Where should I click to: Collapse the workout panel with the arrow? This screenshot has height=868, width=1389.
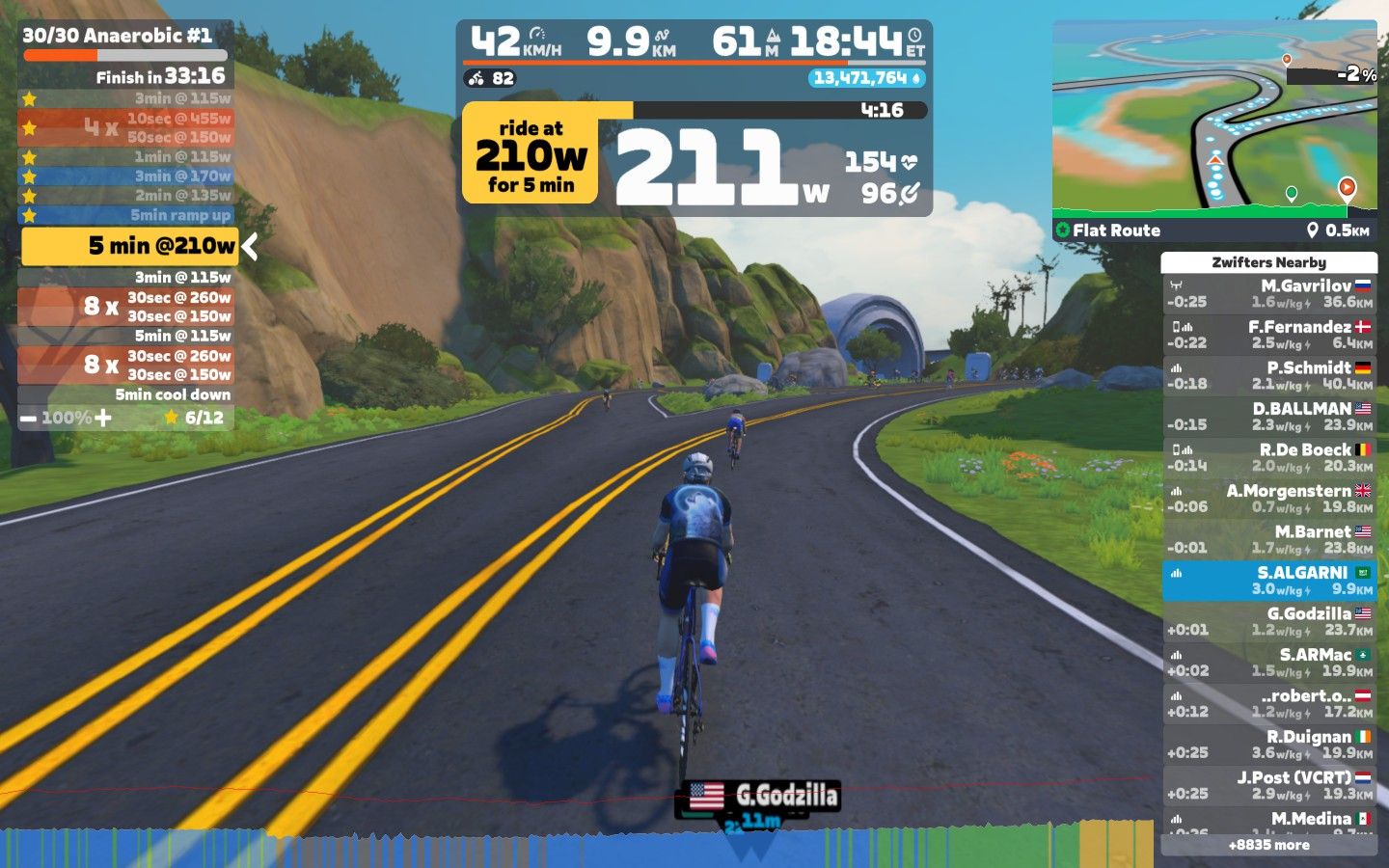pyautogui.click(x=250, y=247)
